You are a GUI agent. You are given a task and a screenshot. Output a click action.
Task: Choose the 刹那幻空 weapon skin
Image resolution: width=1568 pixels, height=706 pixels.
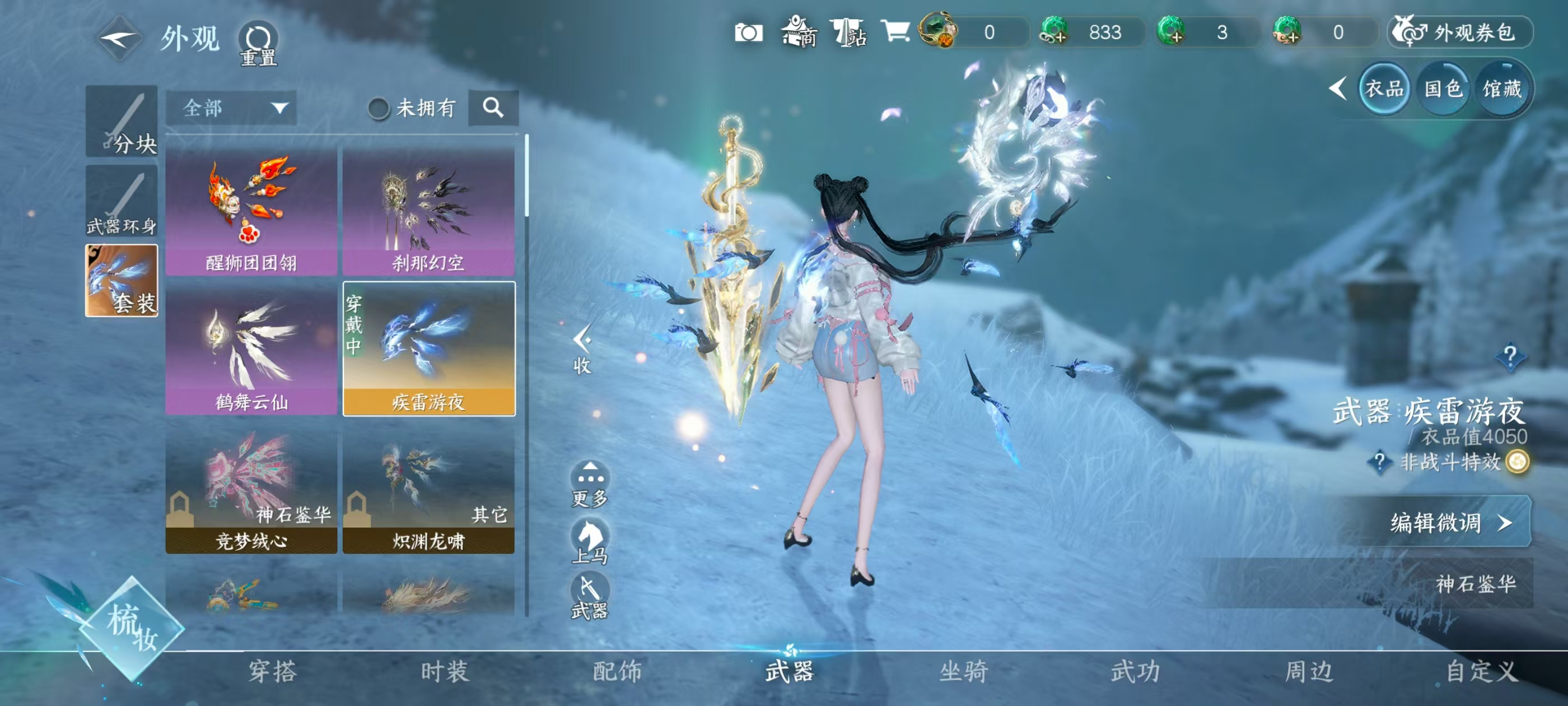pyautogui.click(x=428, y=211)
